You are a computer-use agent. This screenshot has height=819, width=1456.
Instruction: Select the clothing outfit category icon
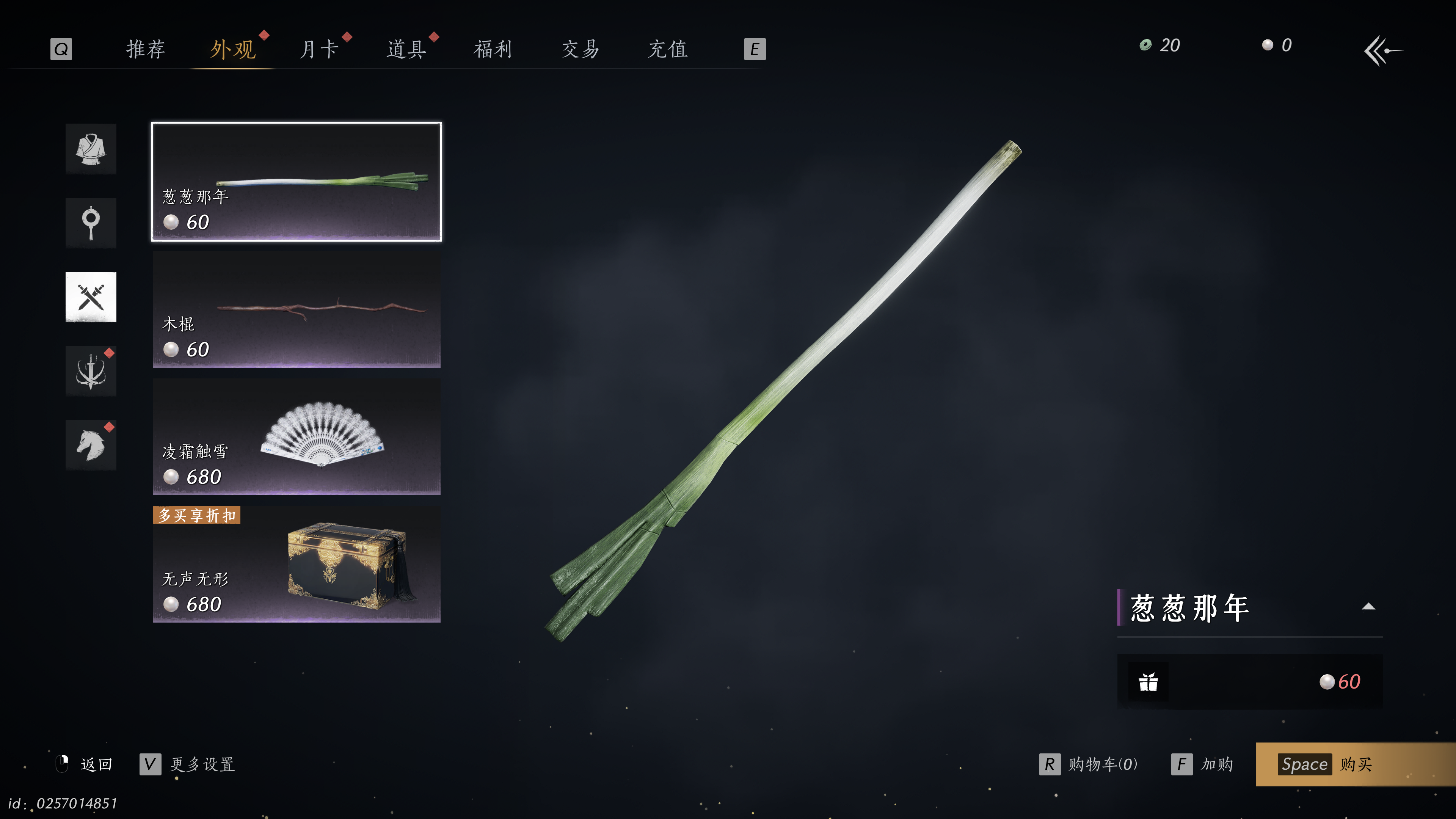(91, 149)
